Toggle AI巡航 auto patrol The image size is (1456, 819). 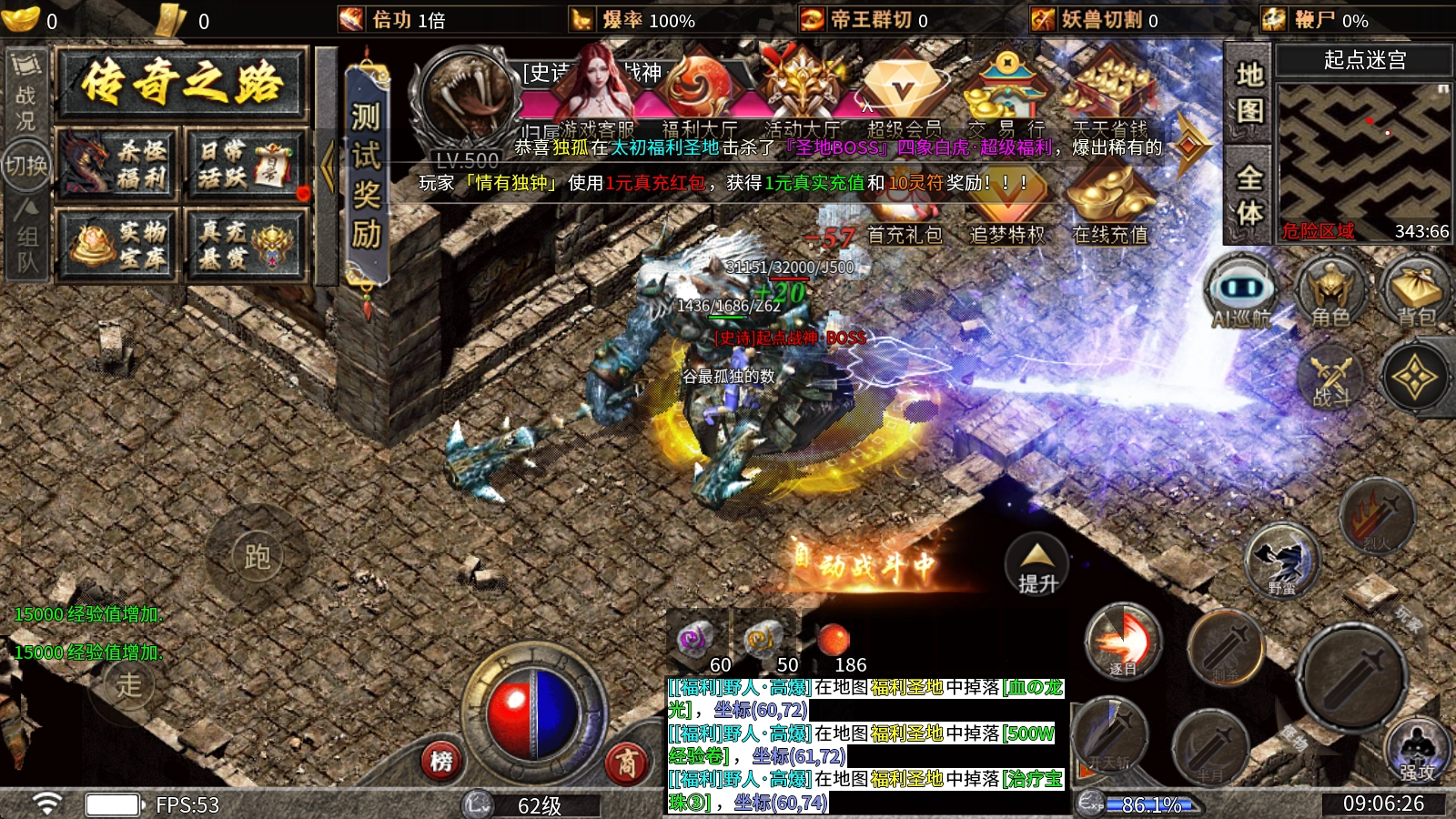coord(1240,291)
